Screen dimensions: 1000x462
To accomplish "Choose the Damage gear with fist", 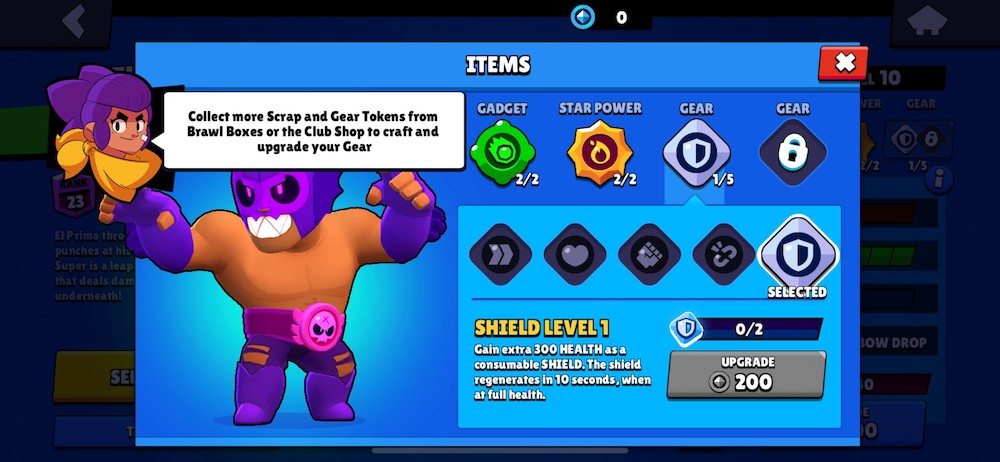I will pyautogui.click(x=649, y=254).
